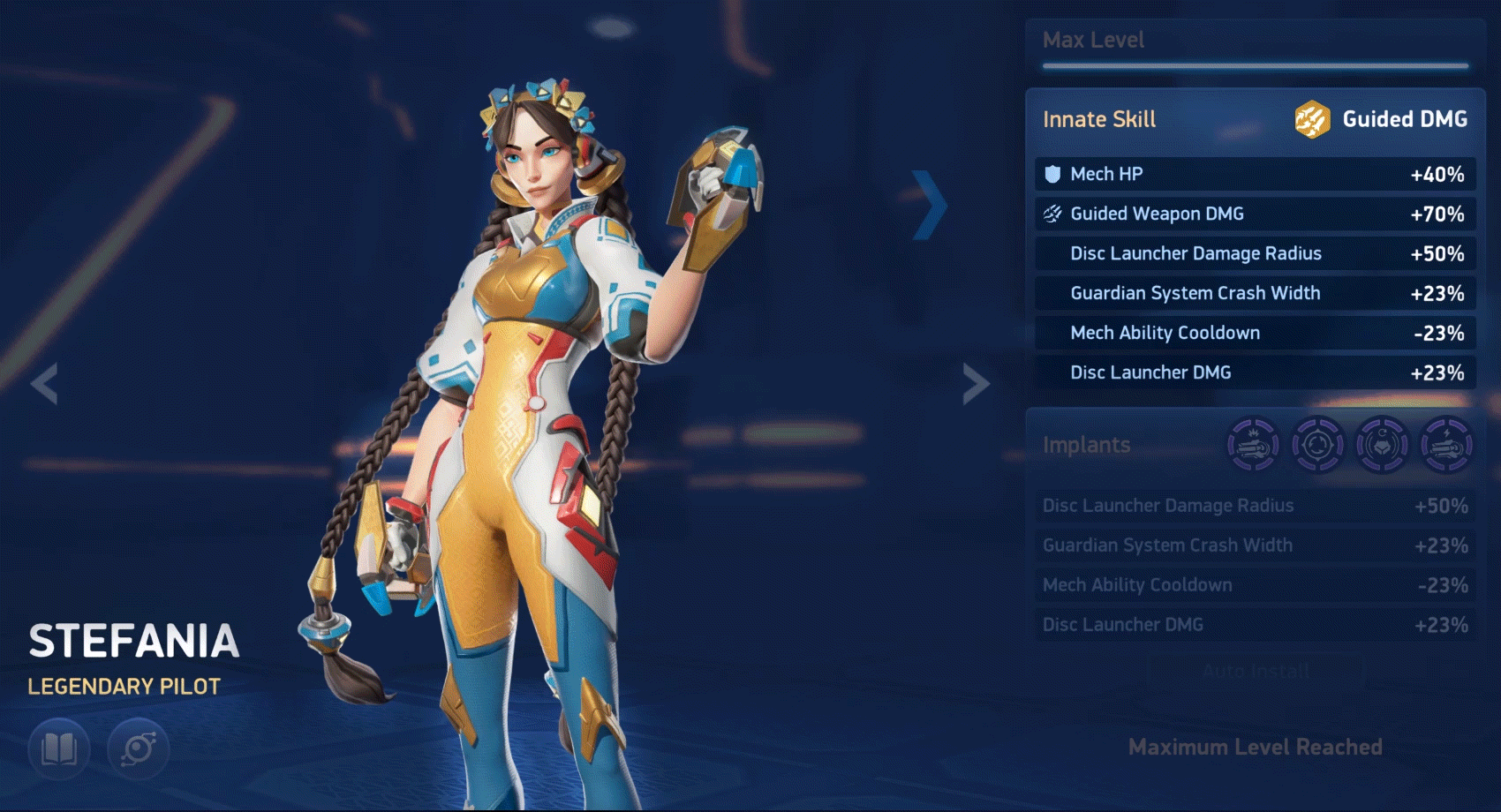Viewport: 1501px width, 812px height.
Task: Select the implant with circular arrows
Action: pyautogui.click(x=1317, y=445)
